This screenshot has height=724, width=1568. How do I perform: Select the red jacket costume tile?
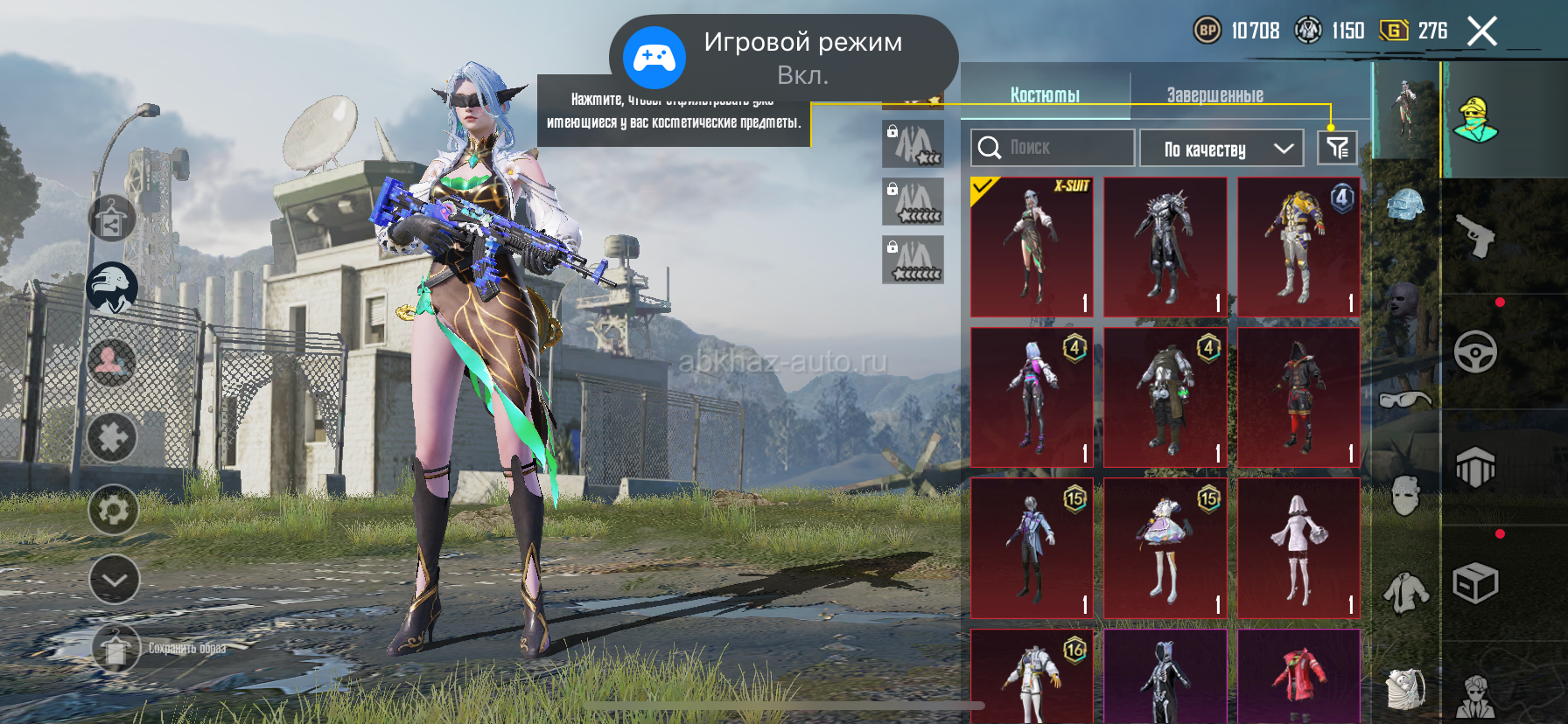(x=1298, y=676)
